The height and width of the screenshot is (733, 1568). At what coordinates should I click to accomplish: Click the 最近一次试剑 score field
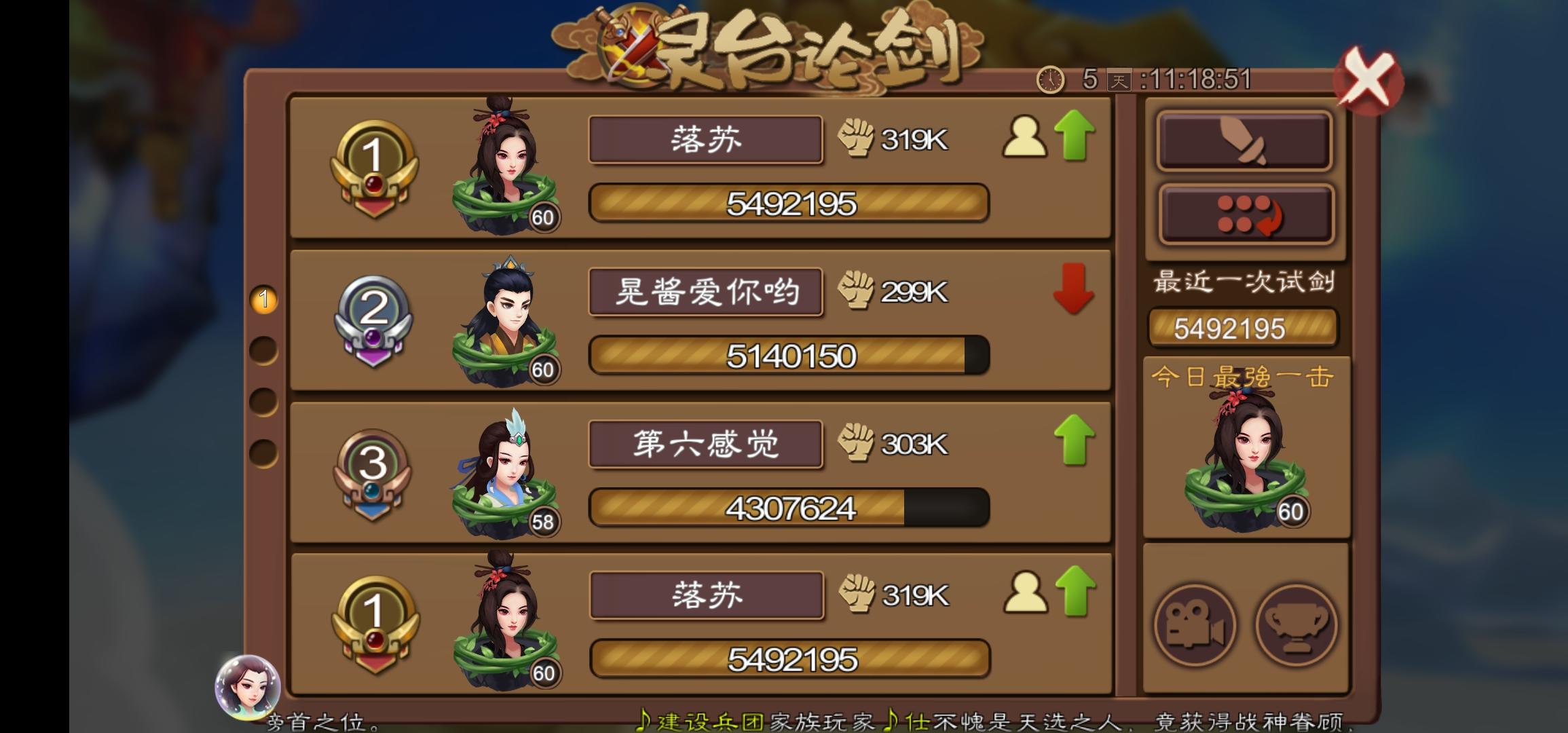pos(1244,328)
